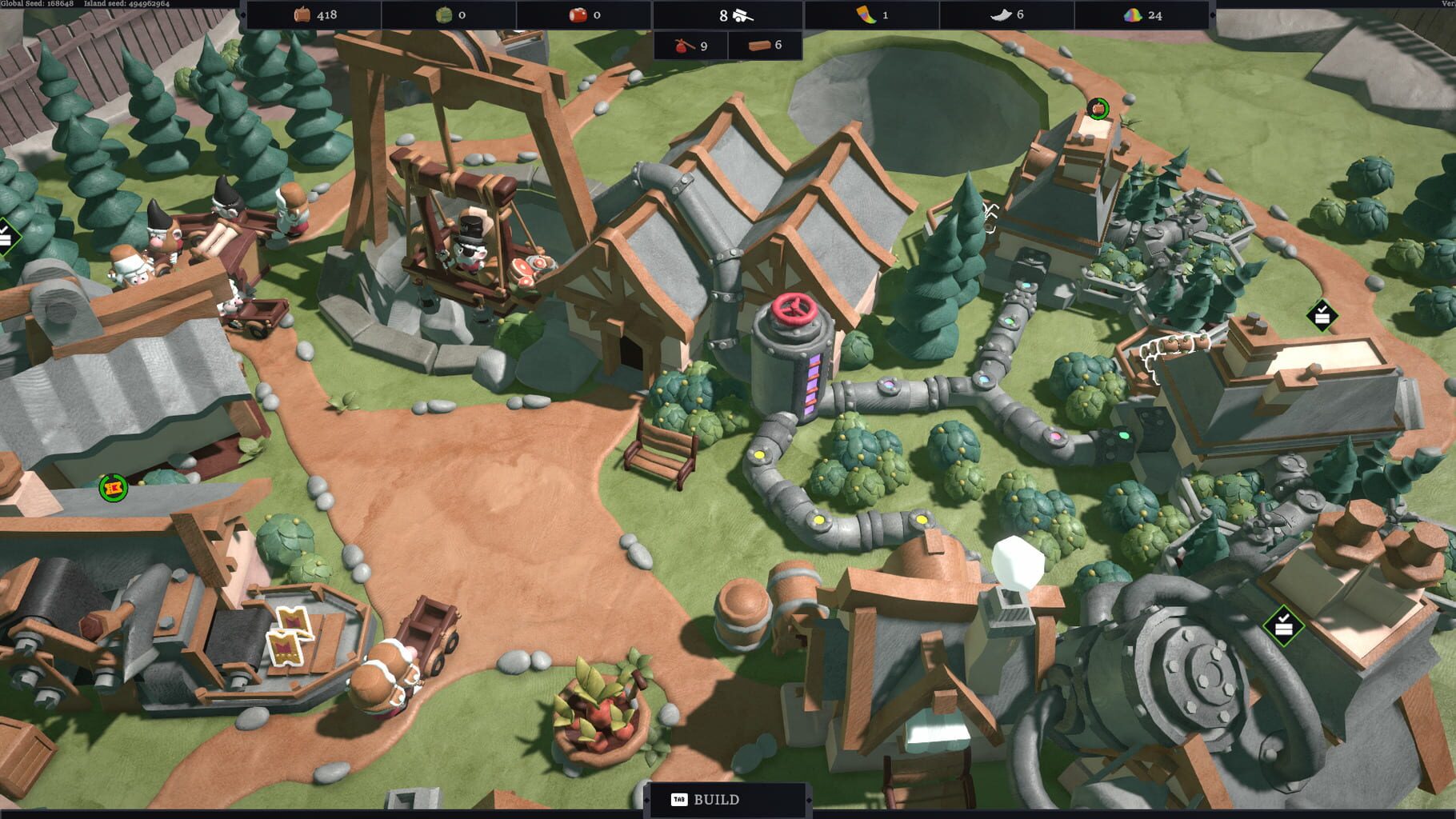Viewport: 1456px width, 819px height.
Task: Click the checkmark quest marker on the right-side house
Action: pos(1321,314)
